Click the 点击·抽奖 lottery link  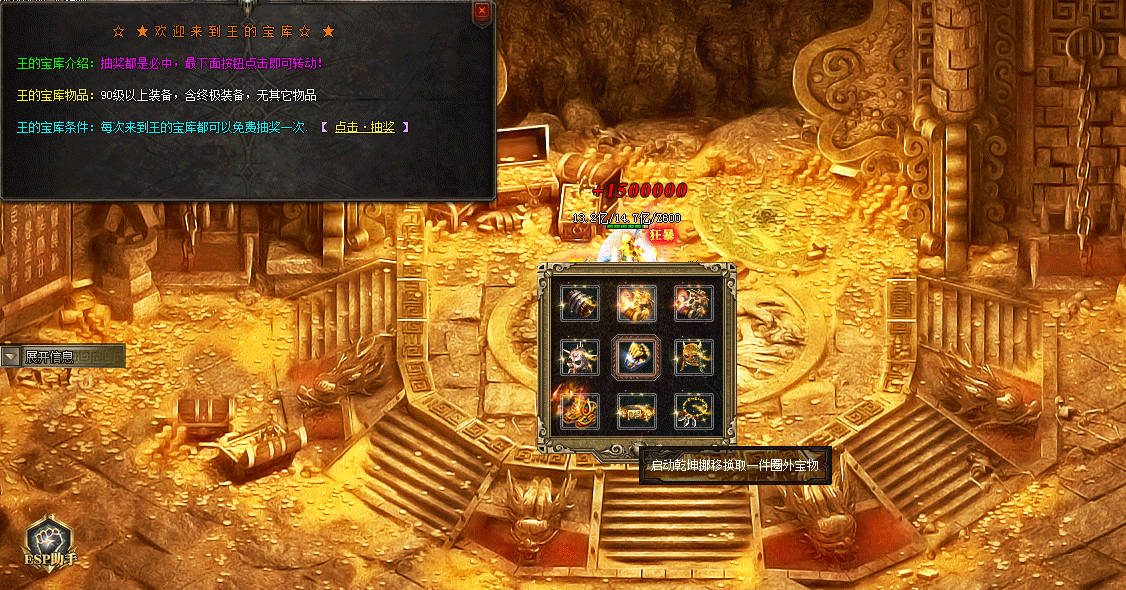[364, 127]
